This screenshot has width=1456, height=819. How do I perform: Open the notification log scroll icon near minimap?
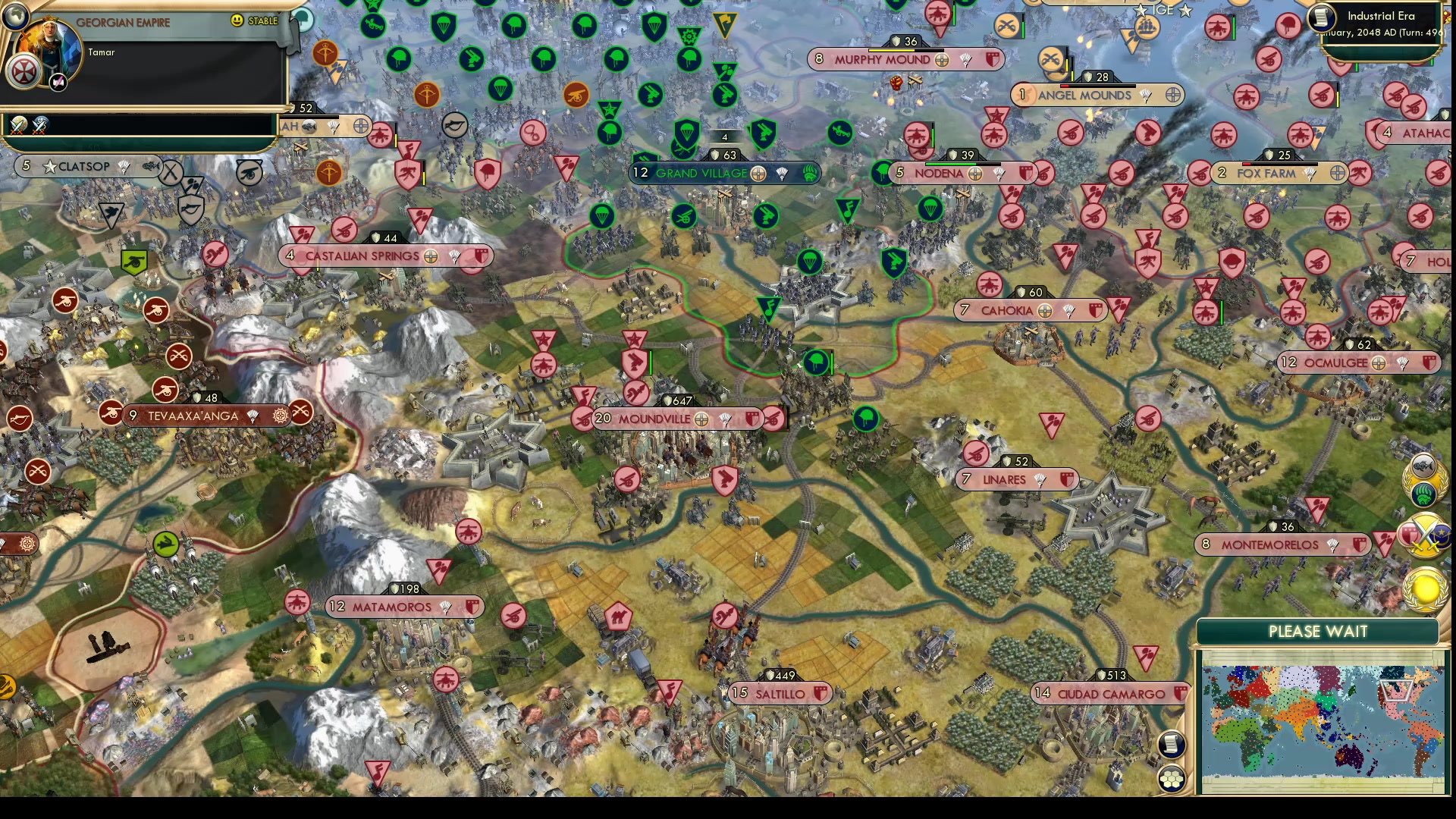click(1171, 745)
